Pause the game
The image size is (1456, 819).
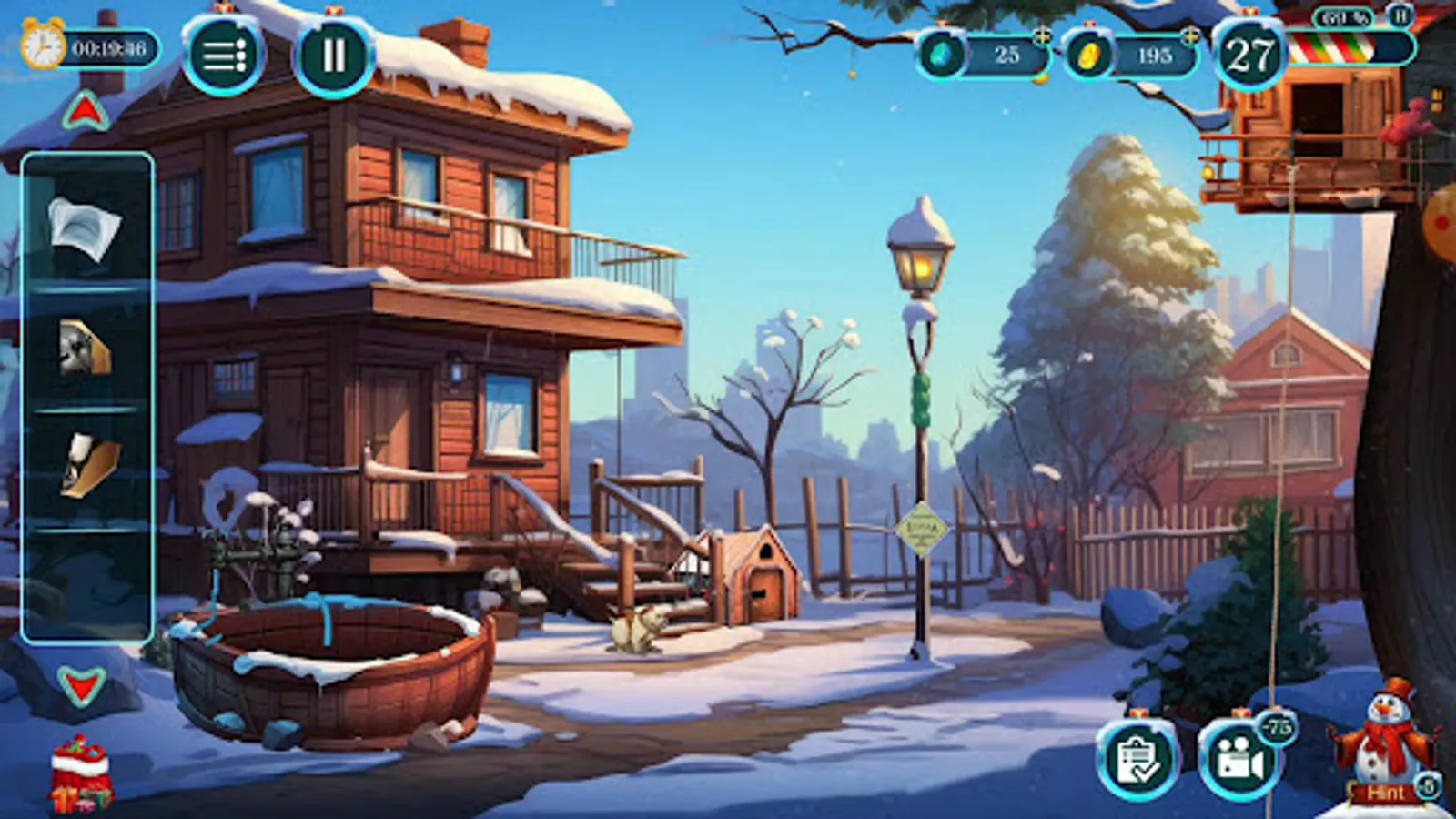click(x=334, y=56)
